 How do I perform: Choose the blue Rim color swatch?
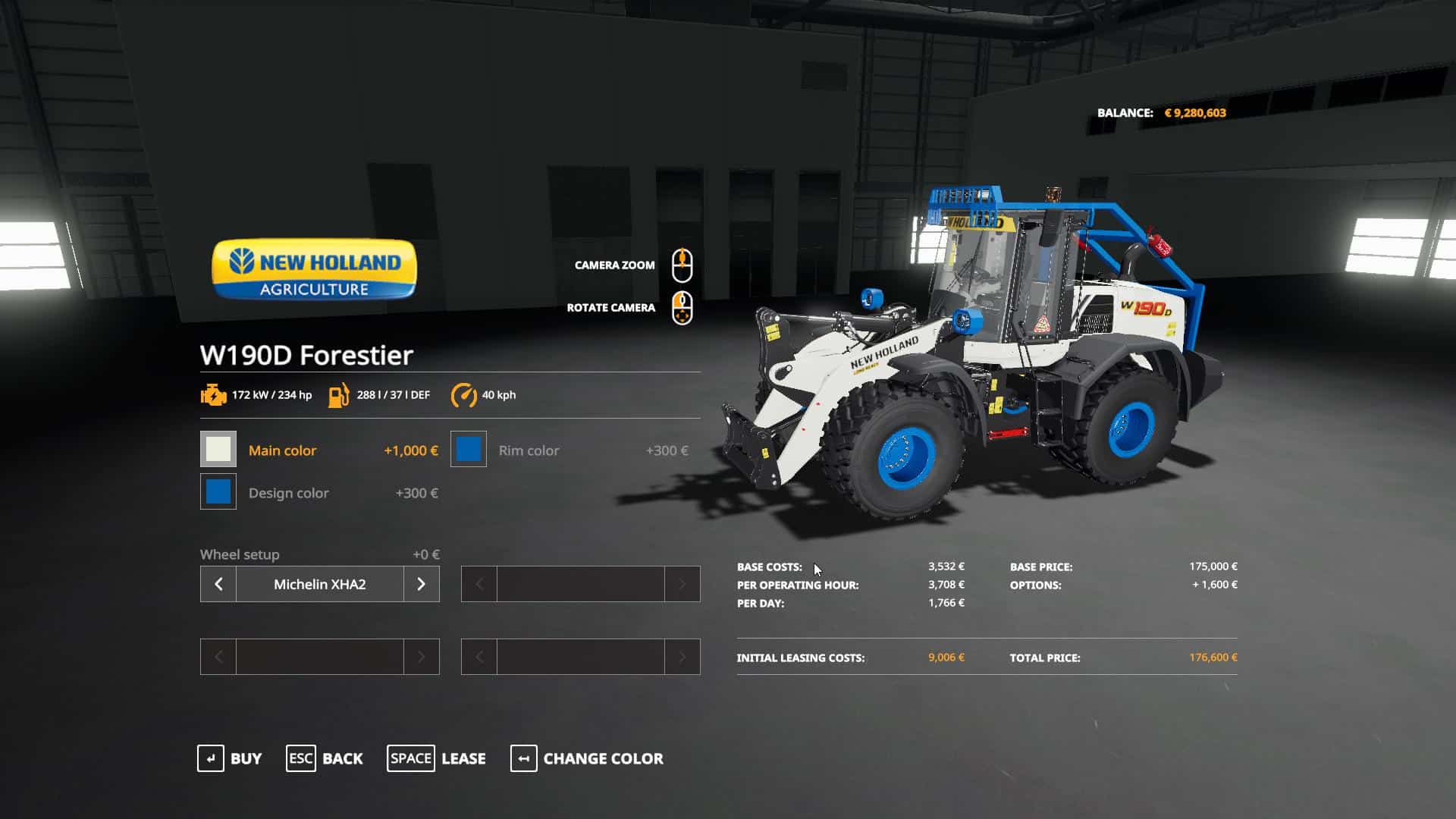click(469, 450)
